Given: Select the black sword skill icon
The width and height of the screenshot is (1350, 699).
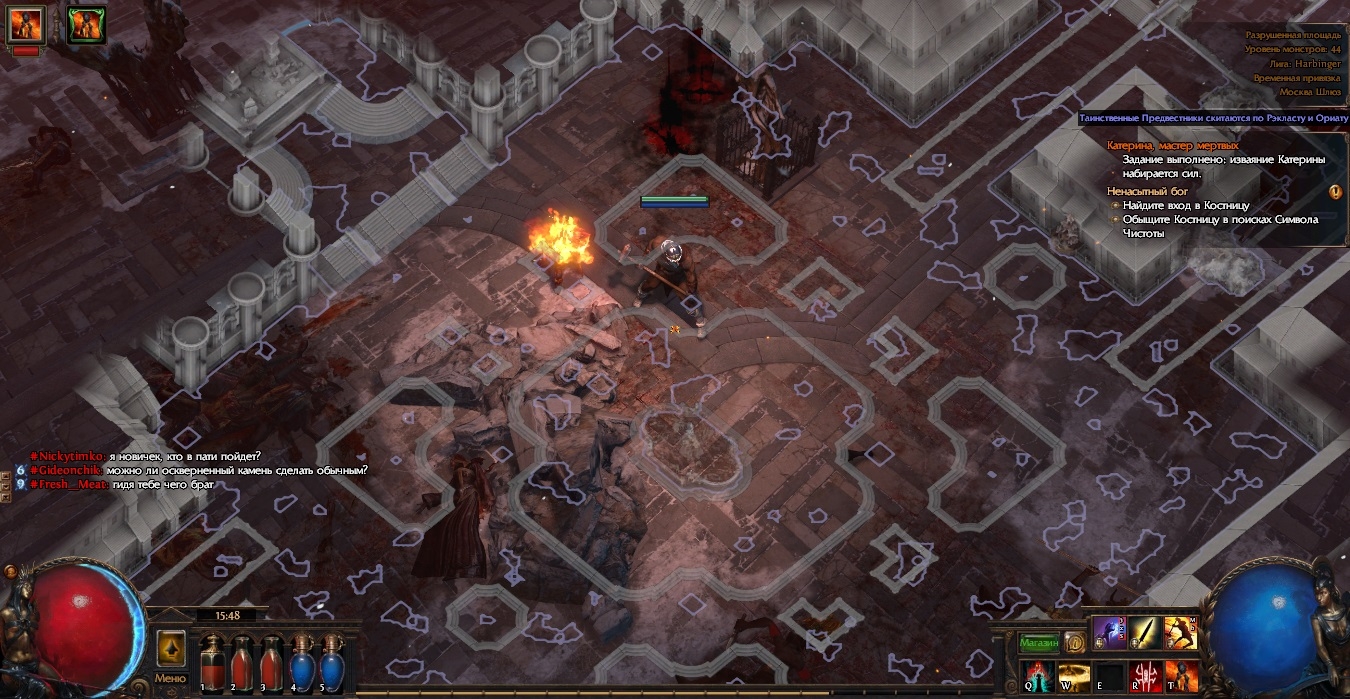Looking at the screenshot, I should (x=1145, y=633).
